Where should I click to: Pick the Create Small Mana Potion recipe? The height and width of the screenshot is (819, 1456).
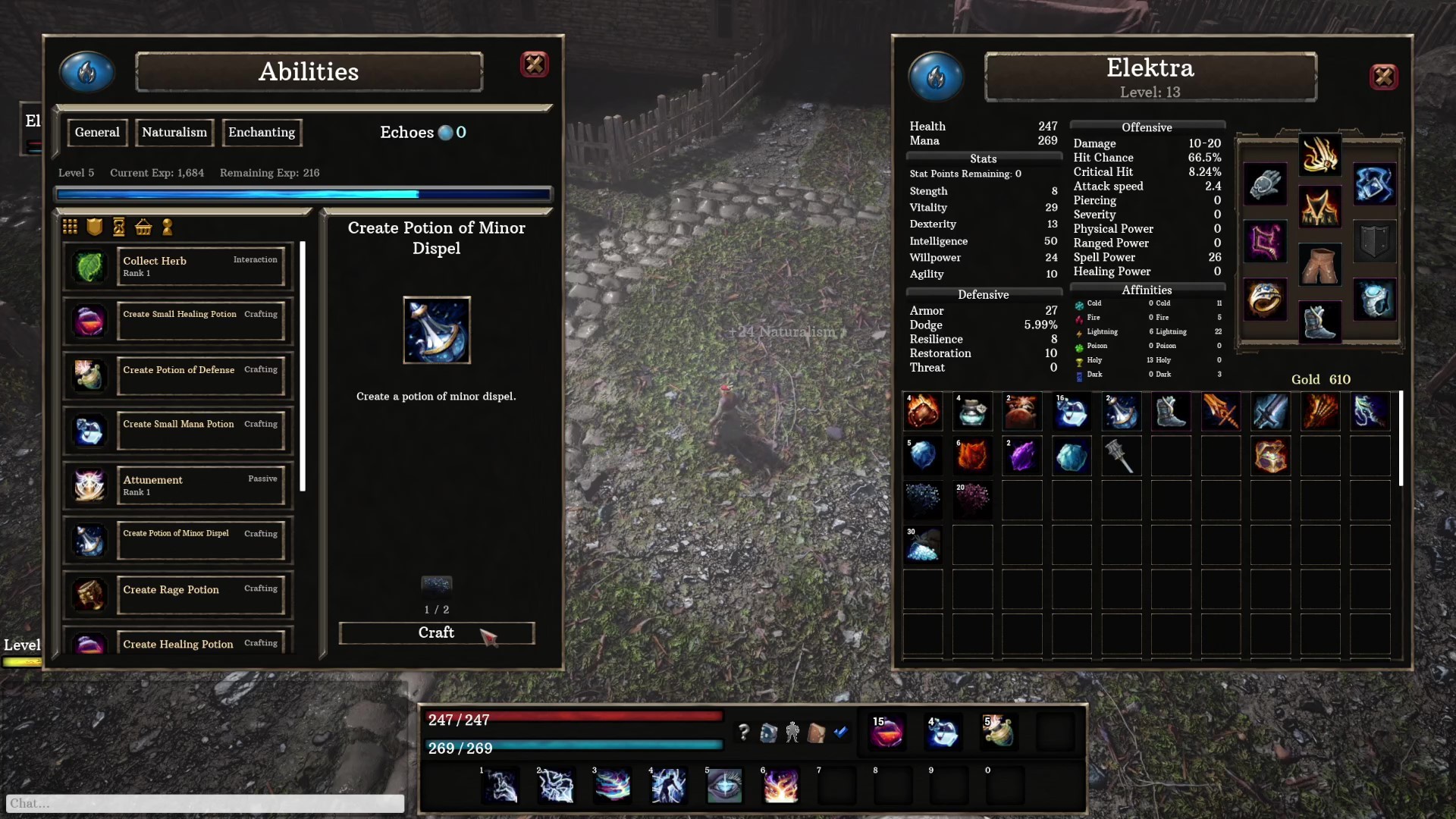tap(201, 431)
